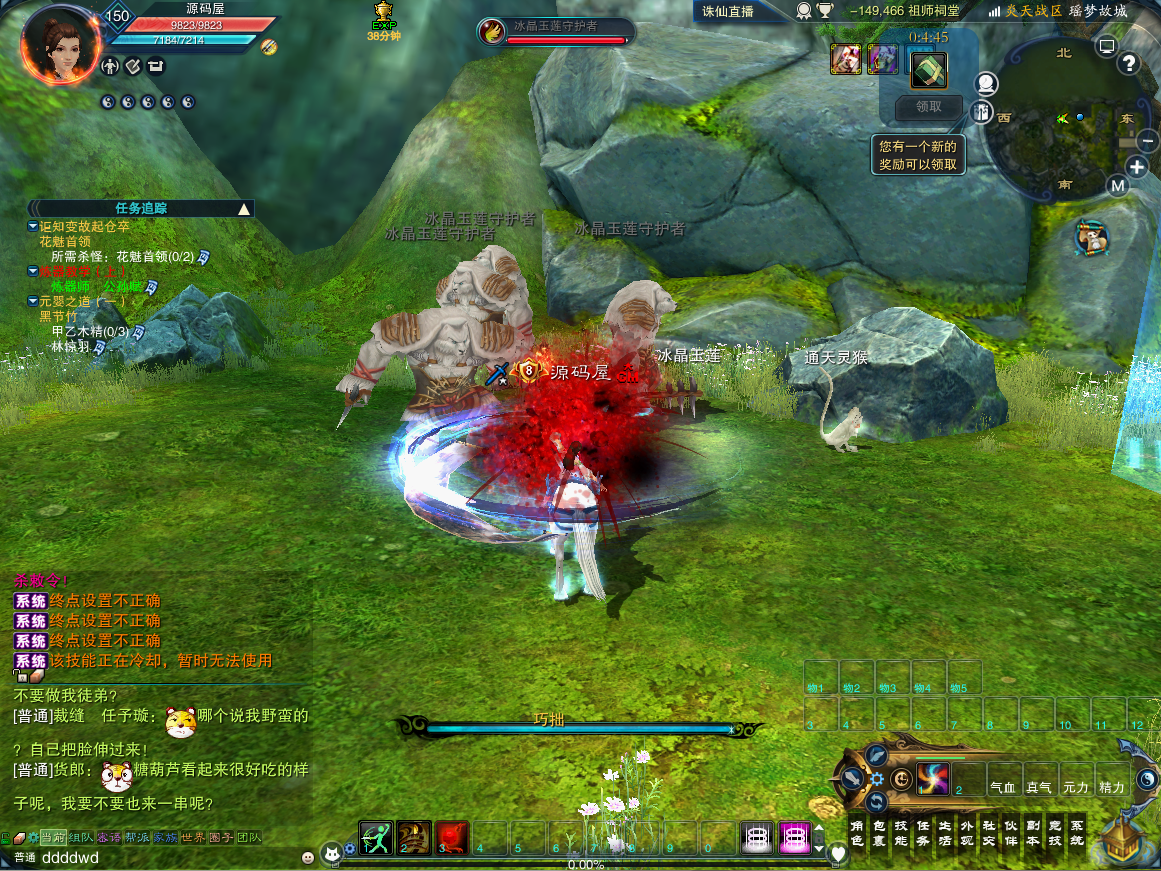Zoom out the minimap with minus button
This screenshot has height=871, width=1161.
click(1146, 142)
